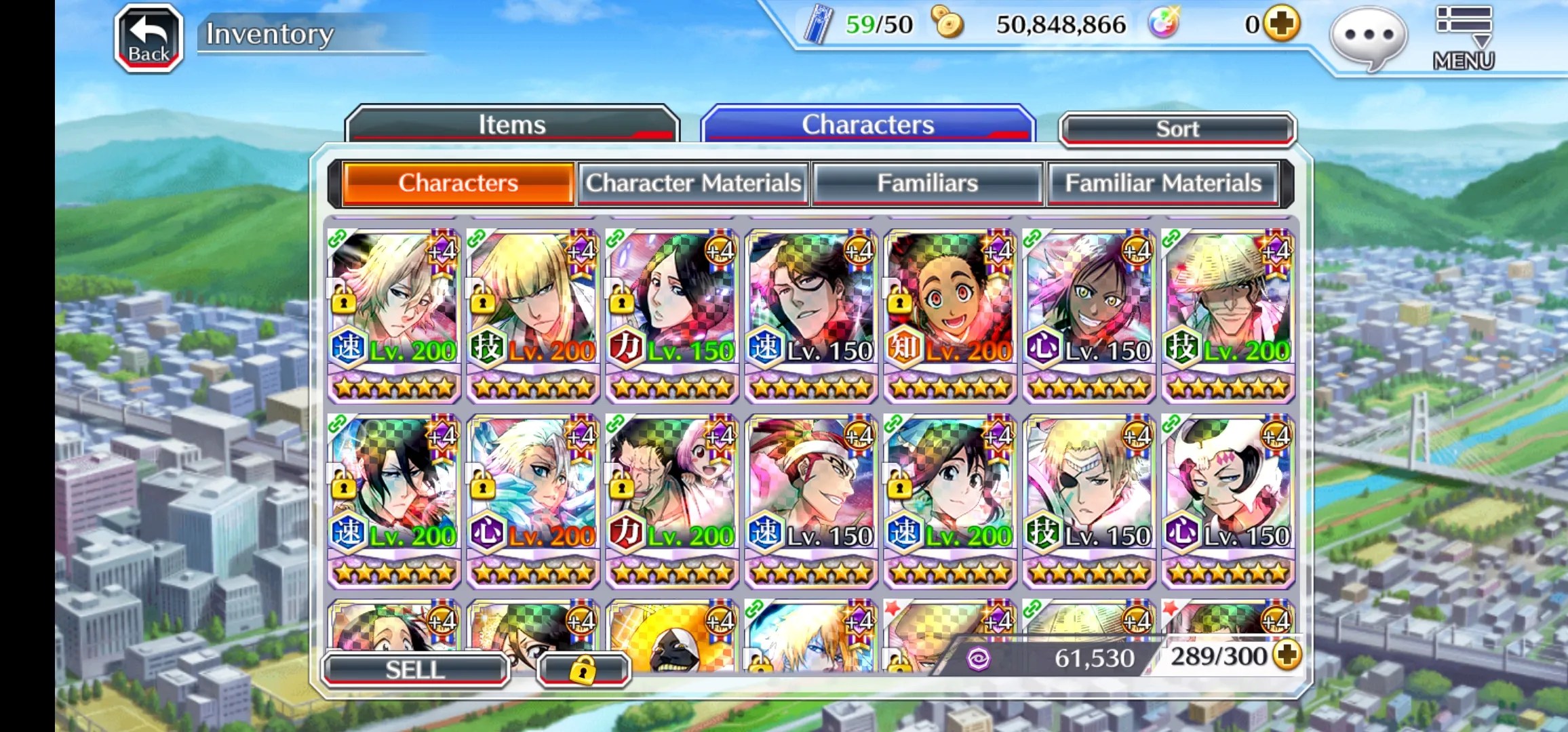Select the blue Characters top tab
1568x732 pixels.
pyautogui.click(x=867, y=125)
